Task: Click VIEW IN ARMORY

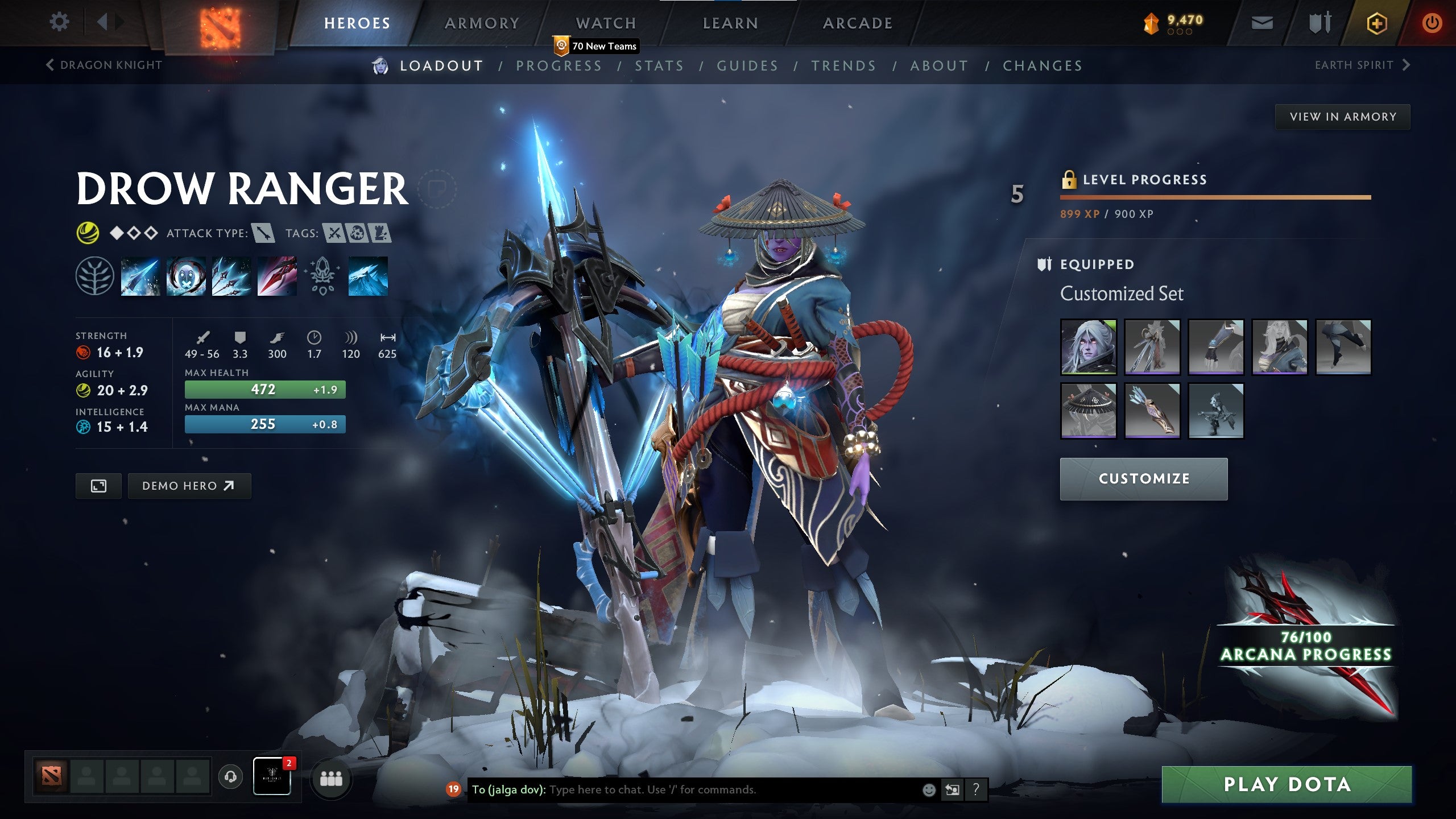Action: coord(1342,116)
